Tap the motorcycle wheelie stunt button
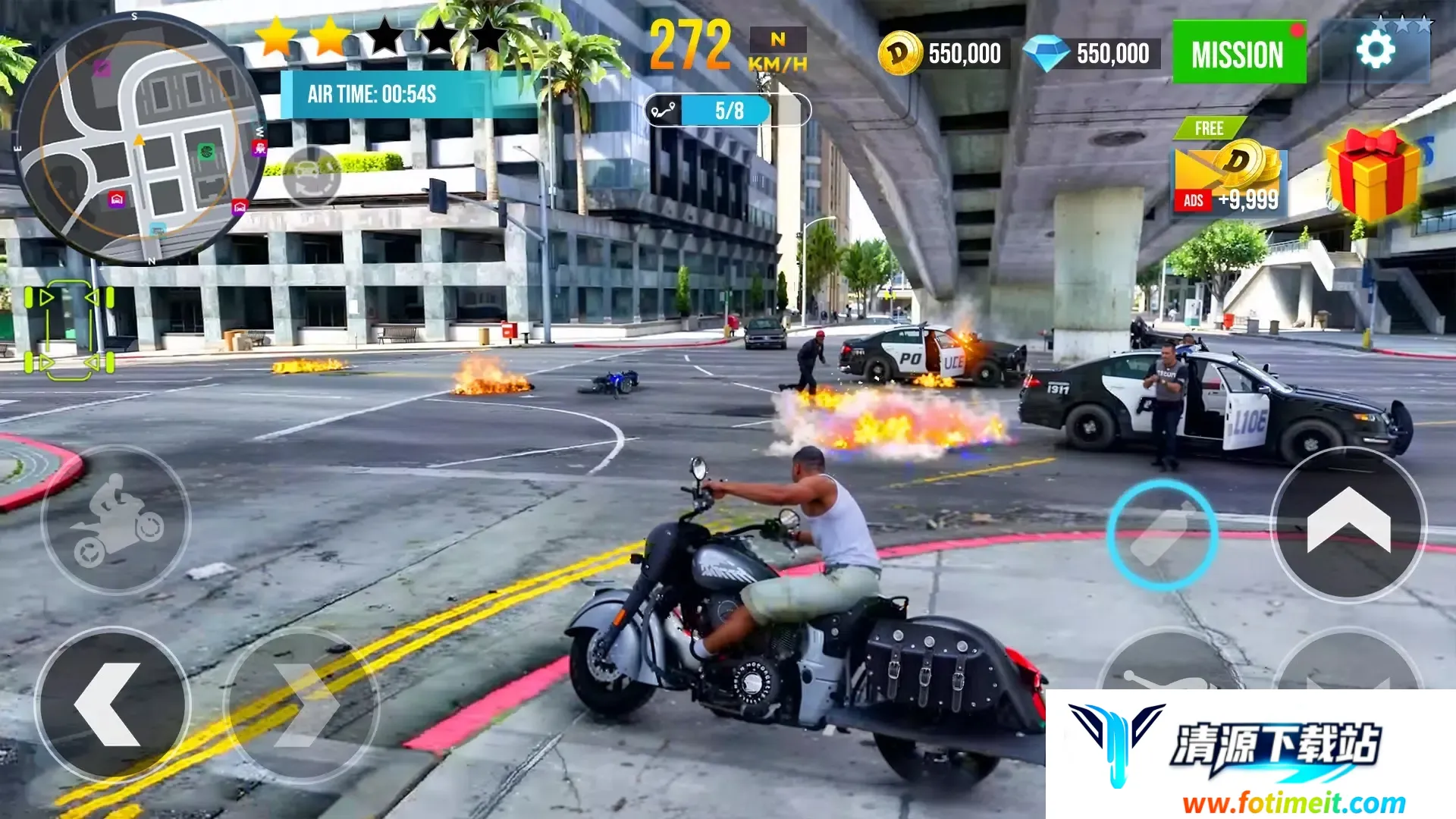This screenshot has height=819, width=1456. point(116,520)
